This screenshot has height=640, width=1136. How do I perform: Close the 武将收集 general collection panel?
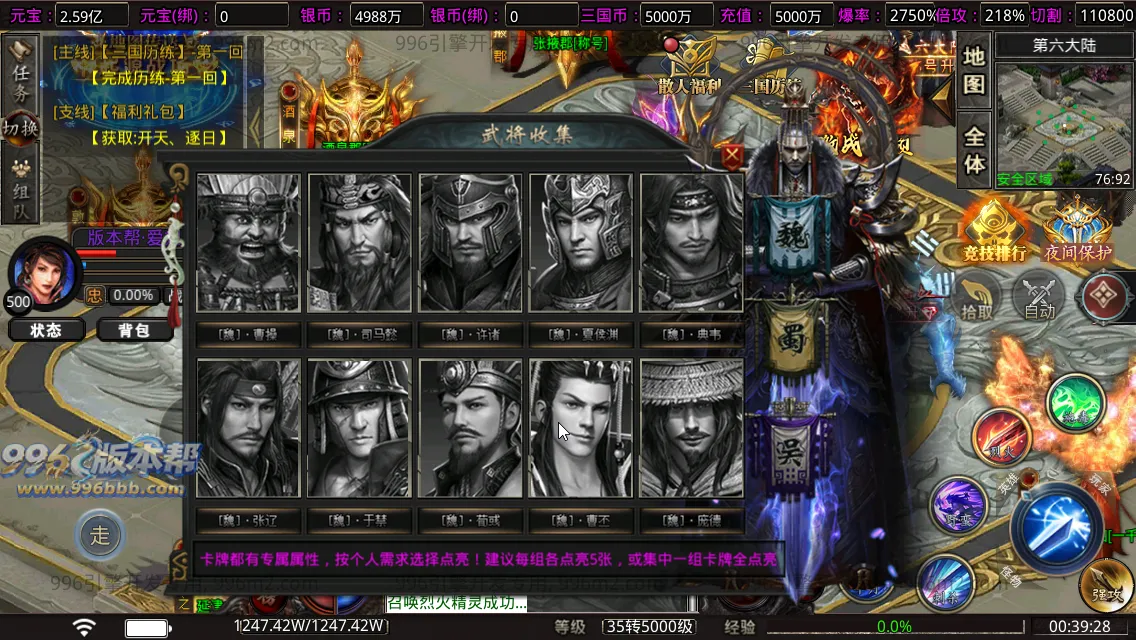(x=733, y=155)
